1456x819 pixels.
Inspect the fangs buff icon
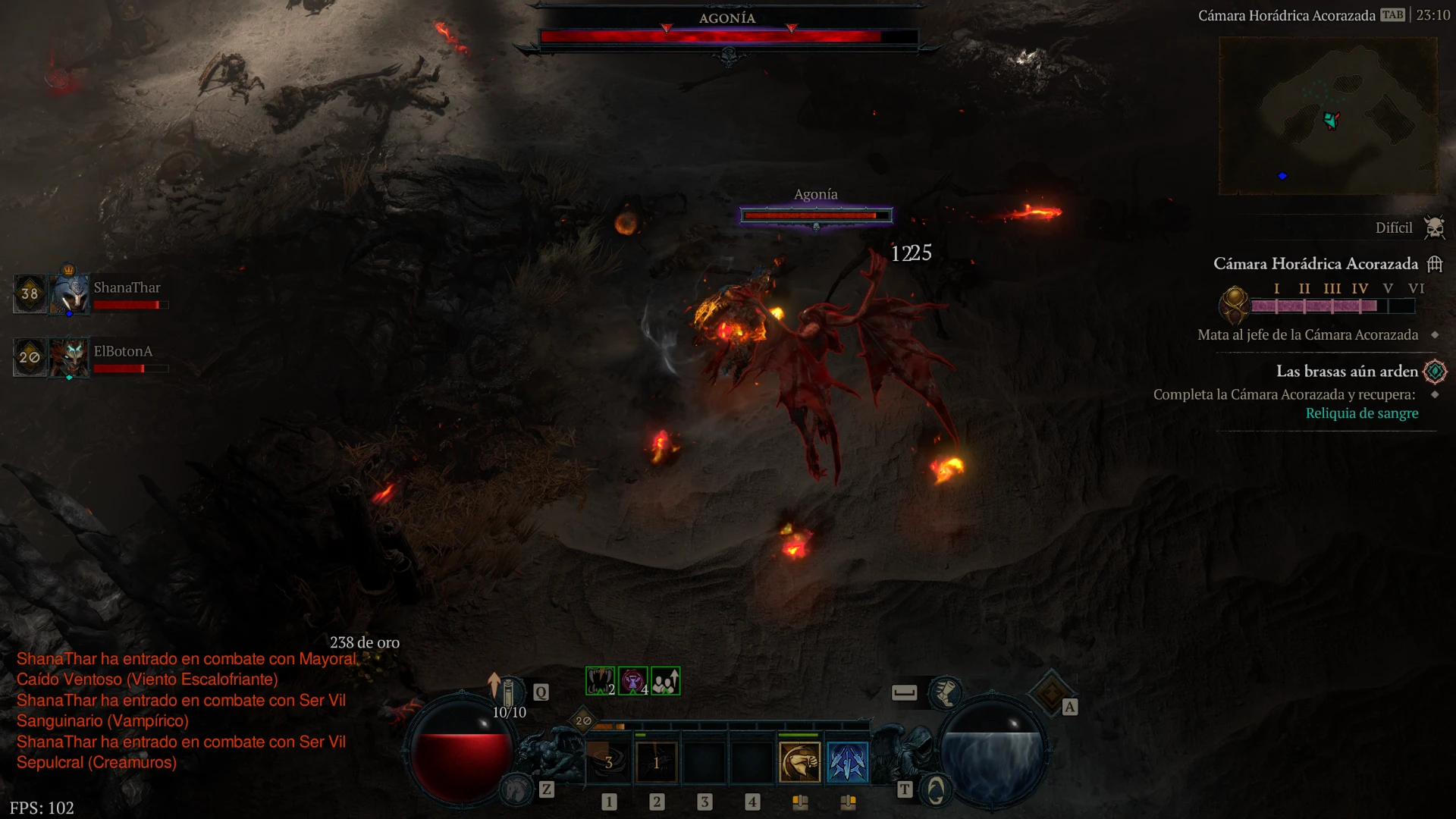(600, 681)
